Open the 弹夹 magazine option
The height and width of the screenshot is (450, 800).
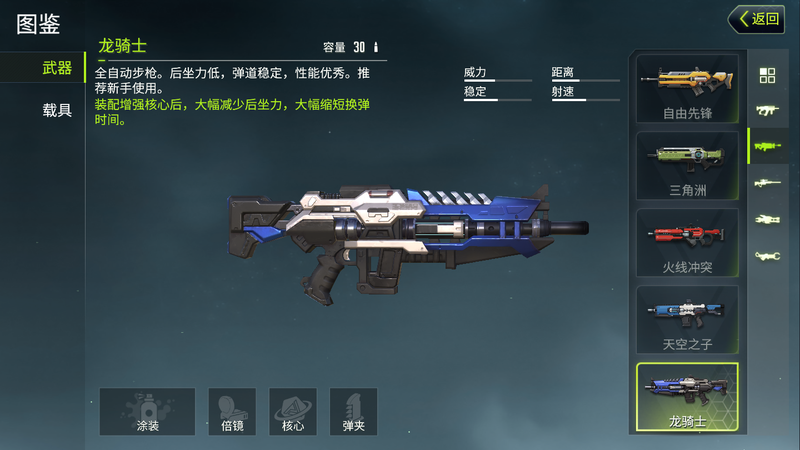[x=353, y=411]
